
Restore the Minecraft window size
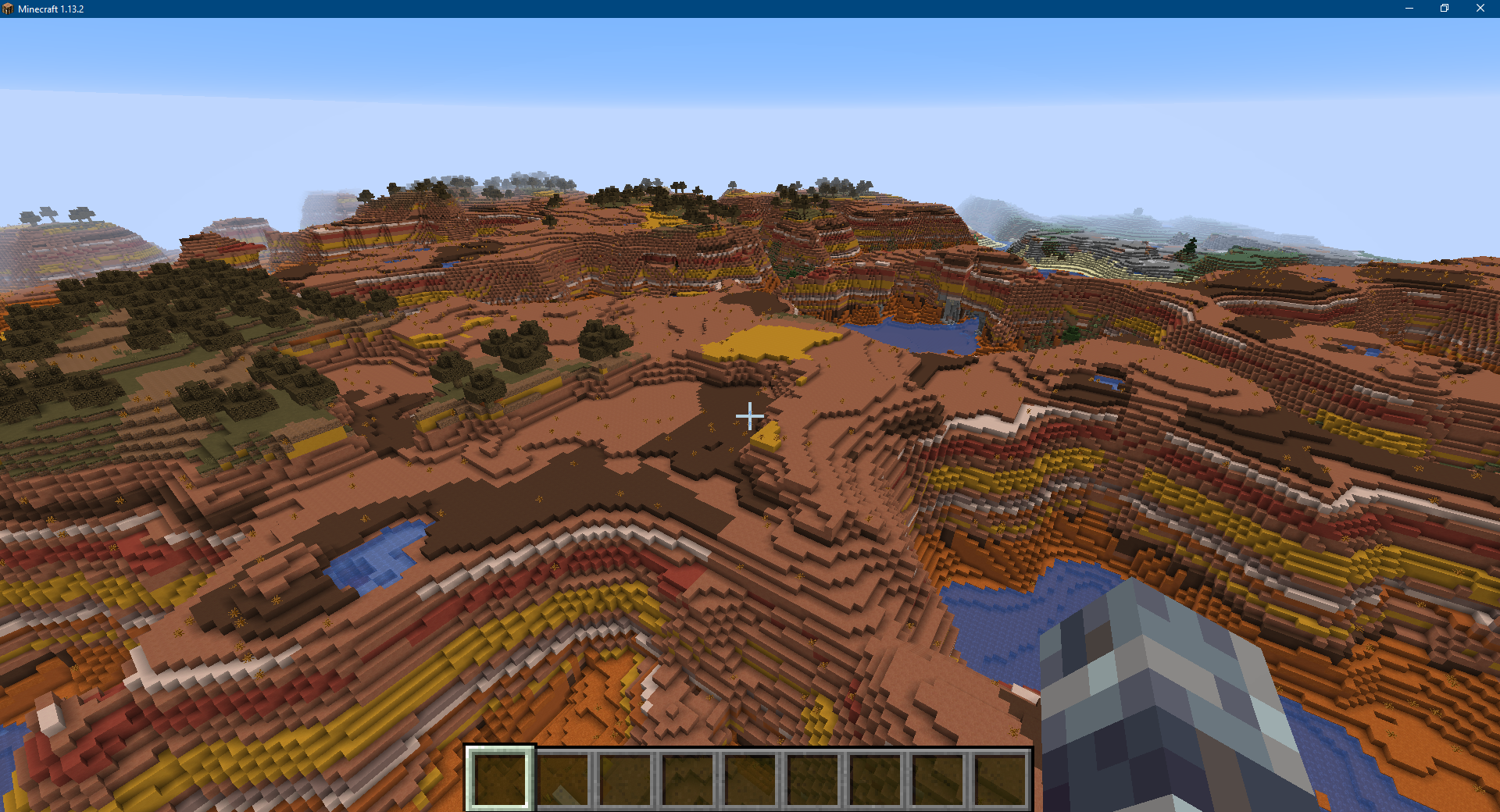tap(1445, 9)
